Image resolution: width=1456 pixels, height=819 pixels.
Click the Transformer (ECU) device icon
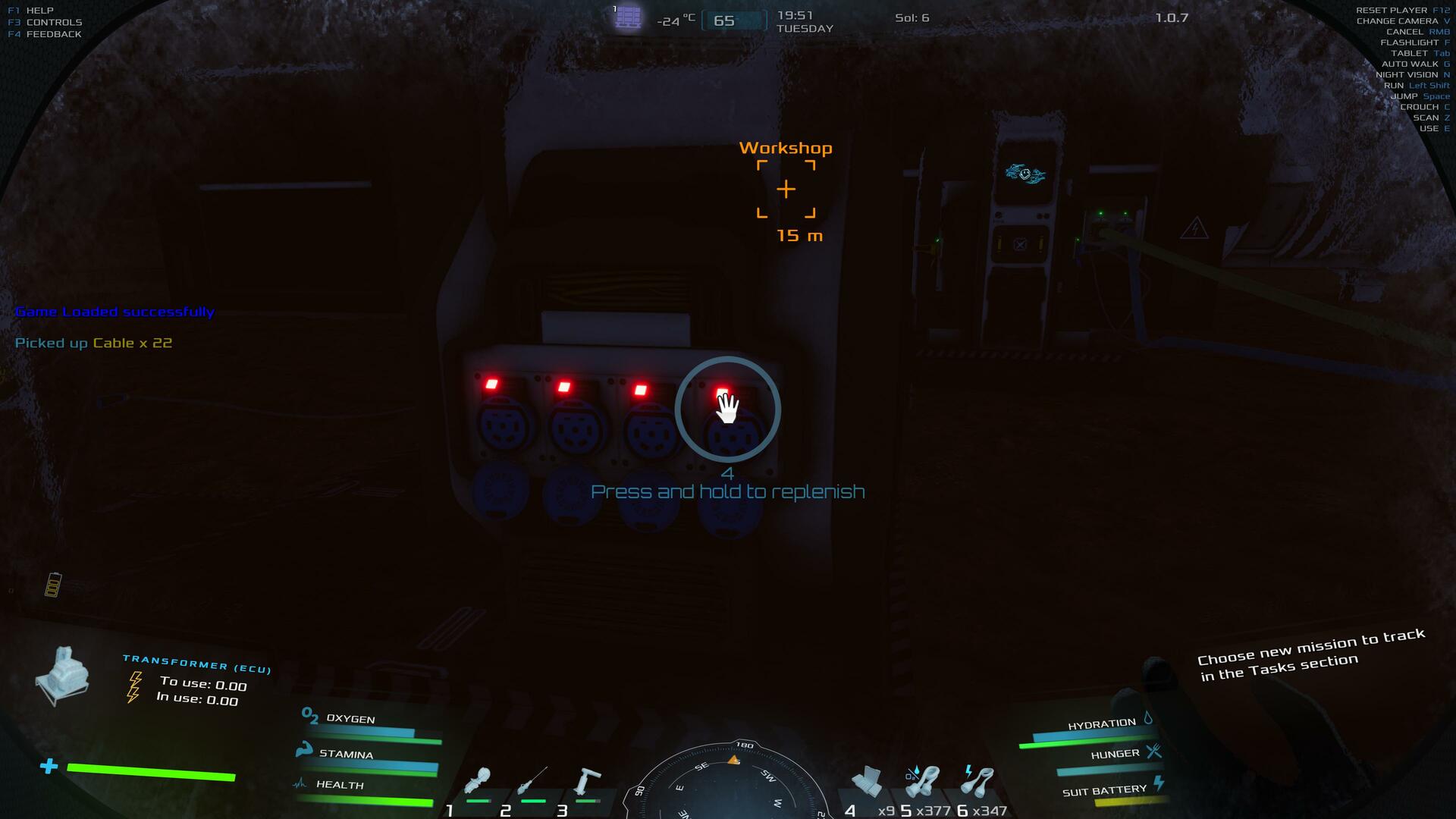coord(63,676)
